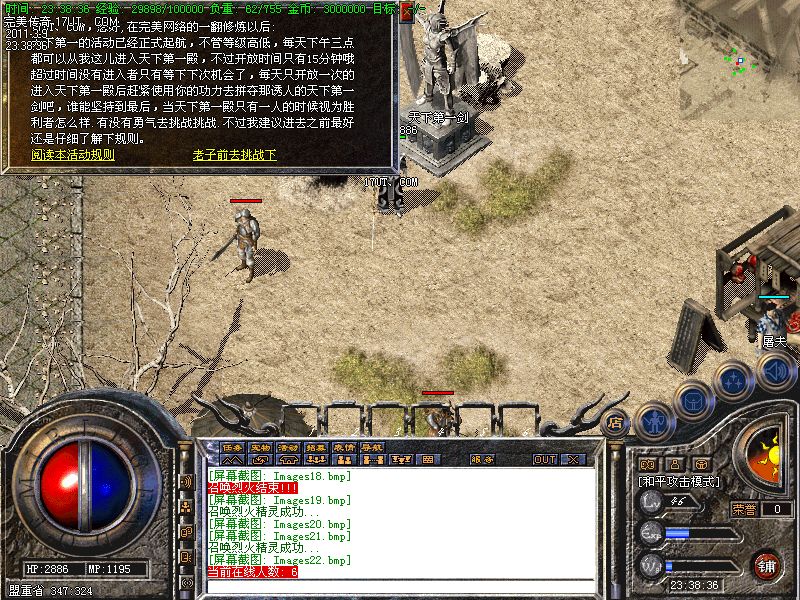
Task: Open the 导航 navigation tab
Action: 372,447
